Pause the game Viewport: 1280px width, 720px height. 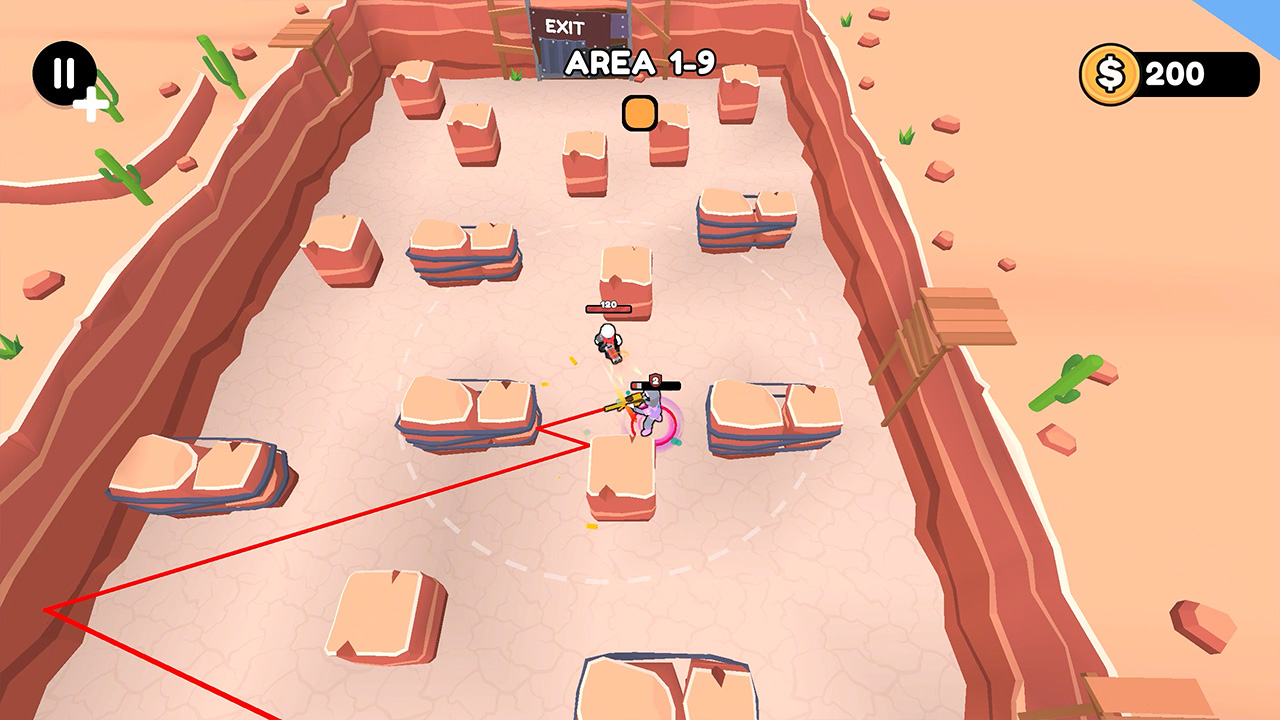pyautogui.click(x=62, y=71)
